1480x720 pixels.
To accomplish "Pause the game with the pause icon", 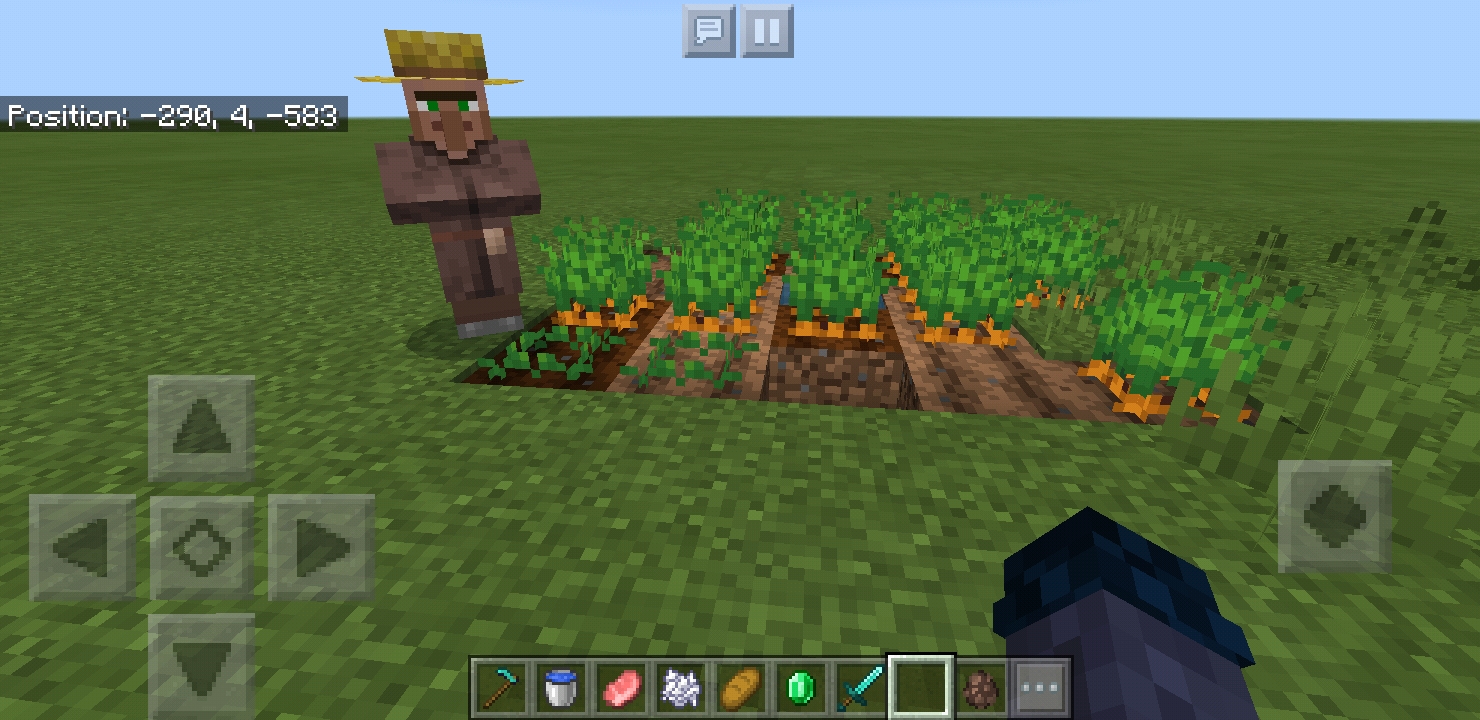I will (766, 31).
